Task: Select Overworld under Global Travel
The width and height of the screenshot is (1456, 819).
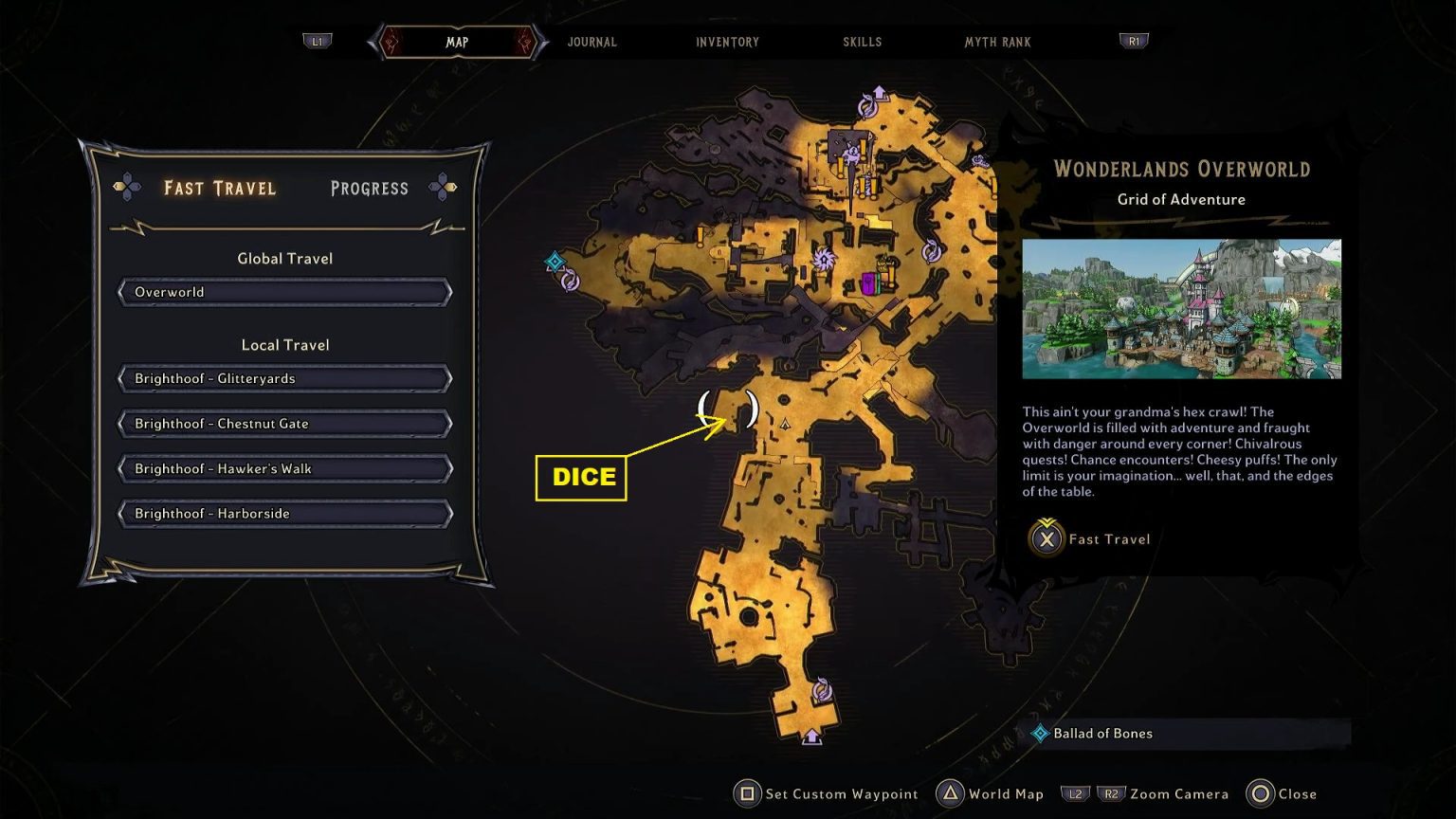Action: (284, 292)
